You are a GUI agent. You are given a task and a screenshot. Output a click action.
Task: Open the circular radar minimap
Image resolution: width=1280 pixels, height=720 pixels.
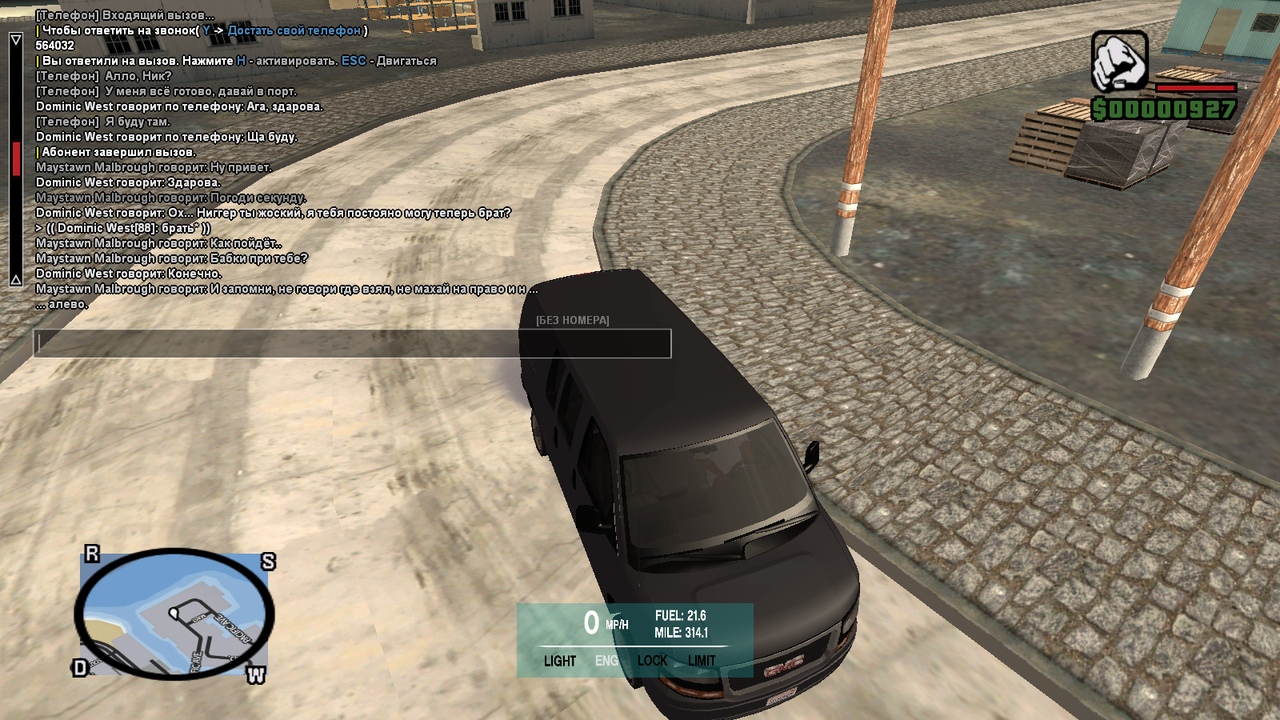point(174,613)
